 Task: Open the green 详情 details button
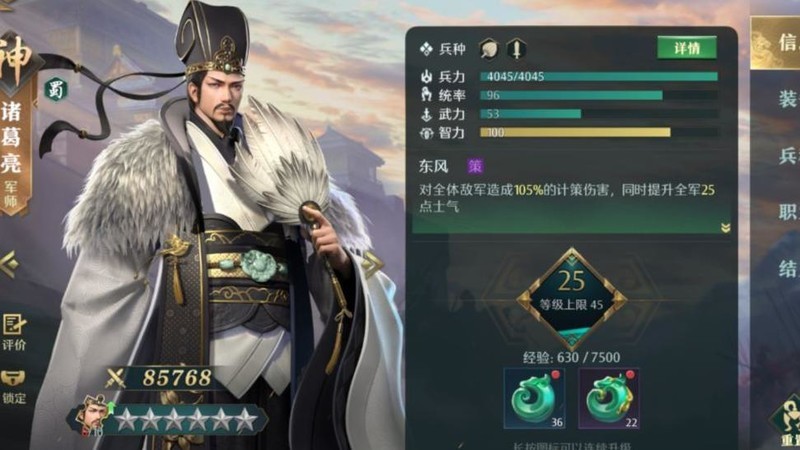[686, 48]
